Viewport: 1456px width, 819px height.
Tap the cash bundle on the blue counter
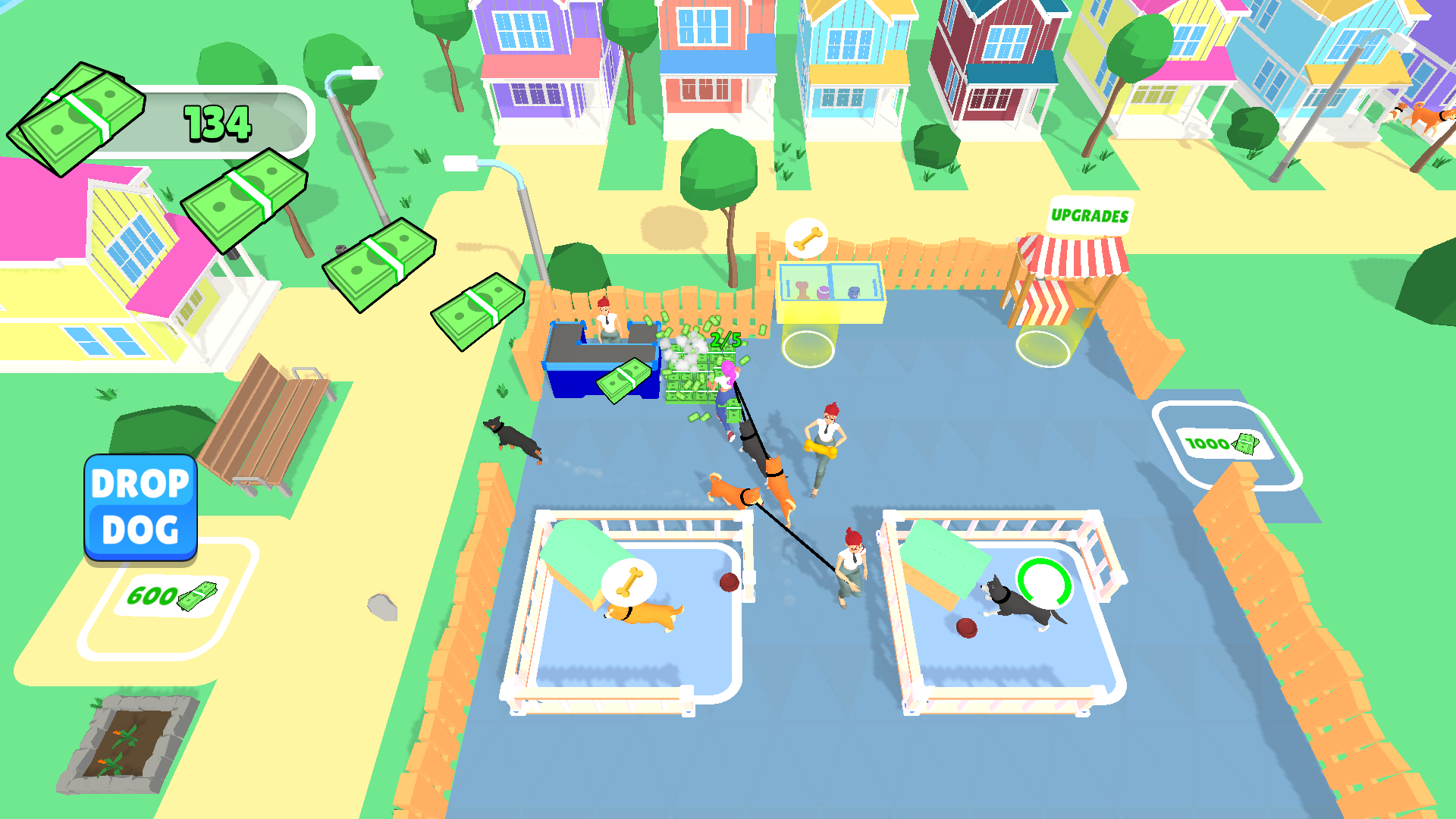pos(623,382)
